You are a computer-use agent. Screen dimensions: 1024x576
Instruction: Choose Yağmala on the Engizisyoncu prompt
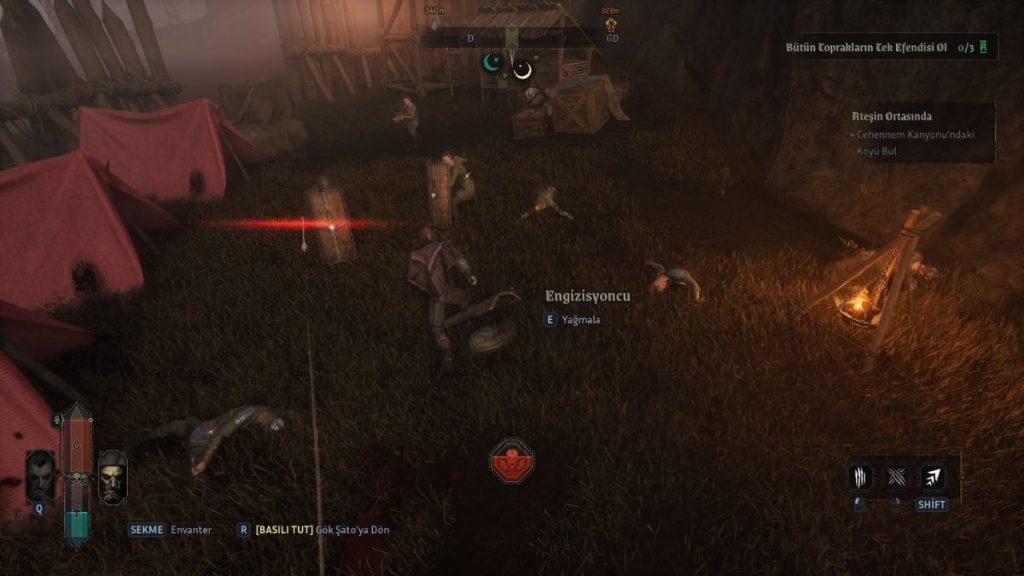click(x=580, y=320)
